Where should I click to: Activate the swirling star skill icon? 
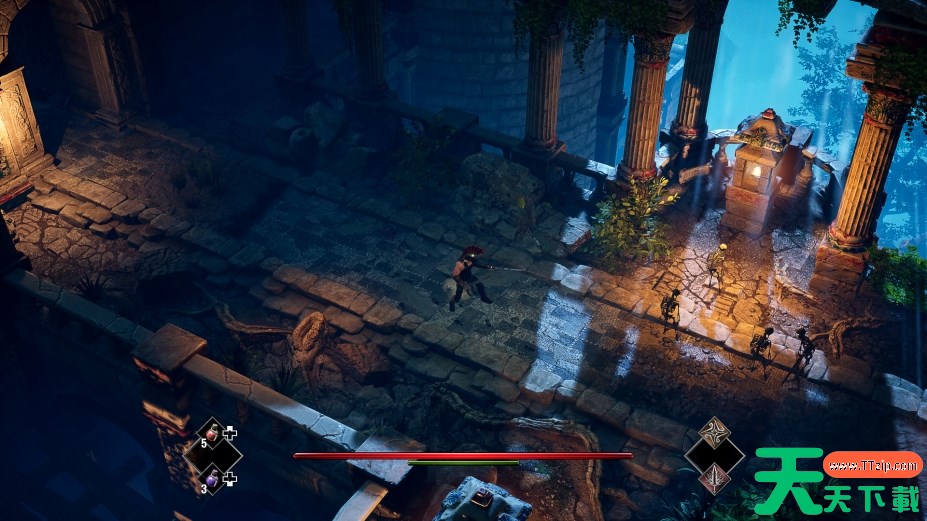pyautogui.click(x=714, y=433)
